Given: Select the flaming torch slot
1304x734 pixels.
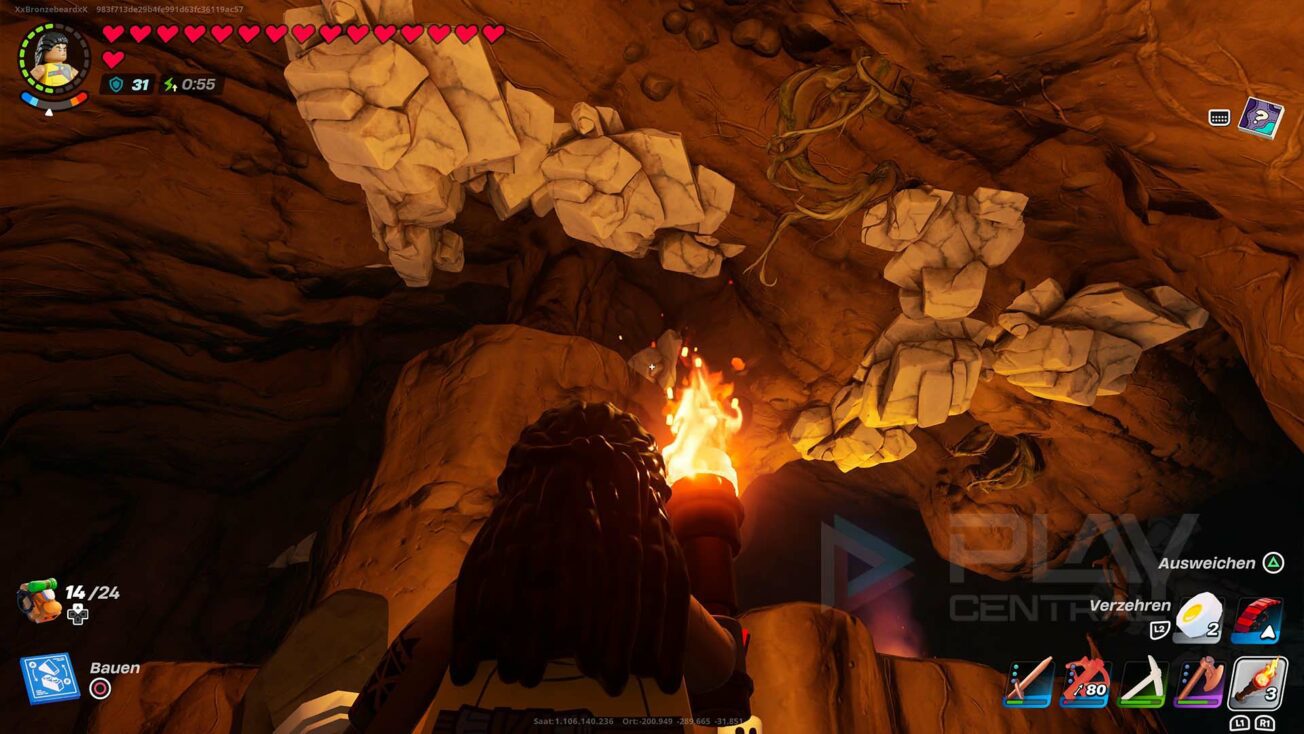Looking at the screenshot, I should (x=1258, y=683).
